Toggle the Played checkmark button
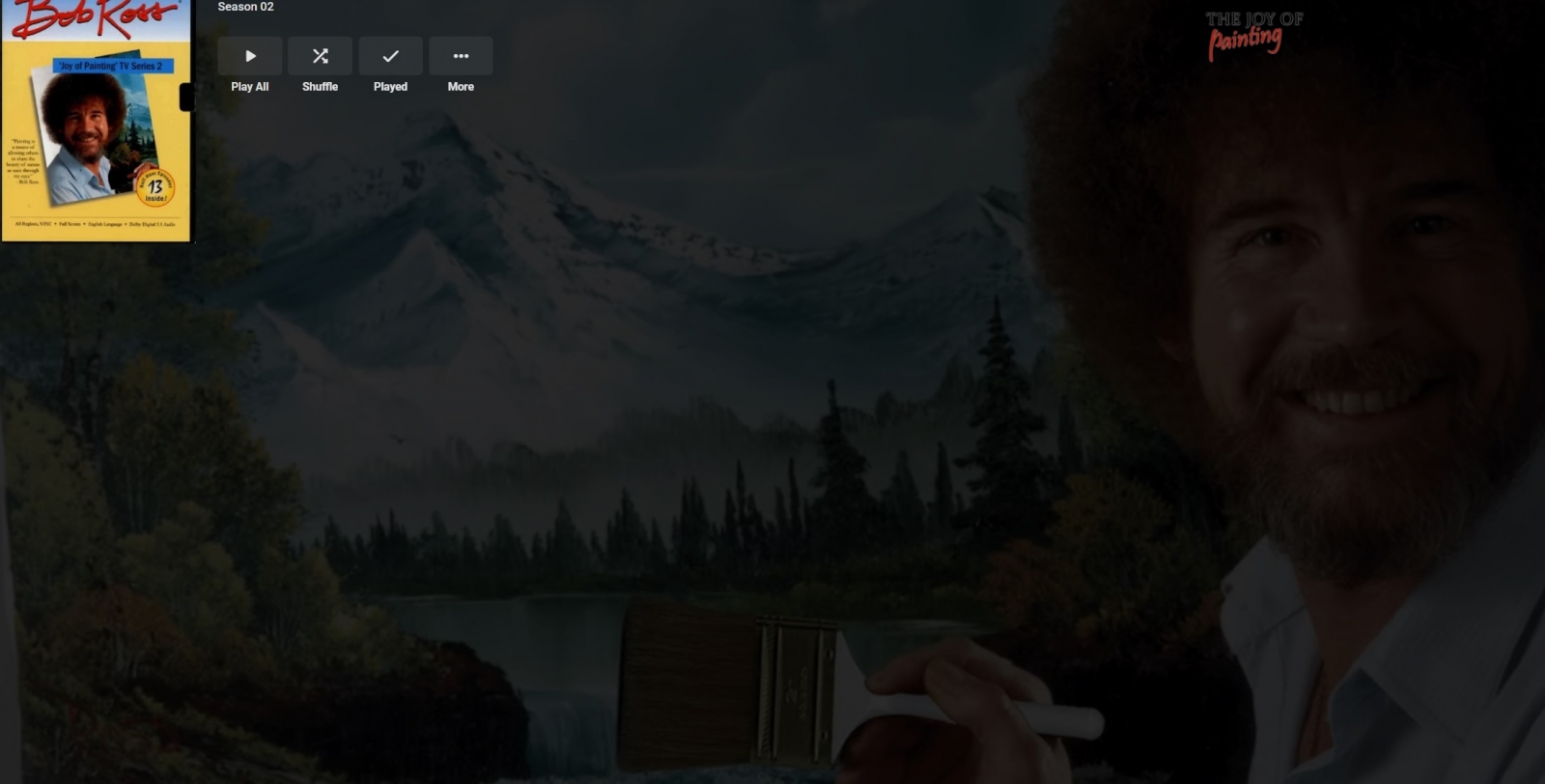 390,57
